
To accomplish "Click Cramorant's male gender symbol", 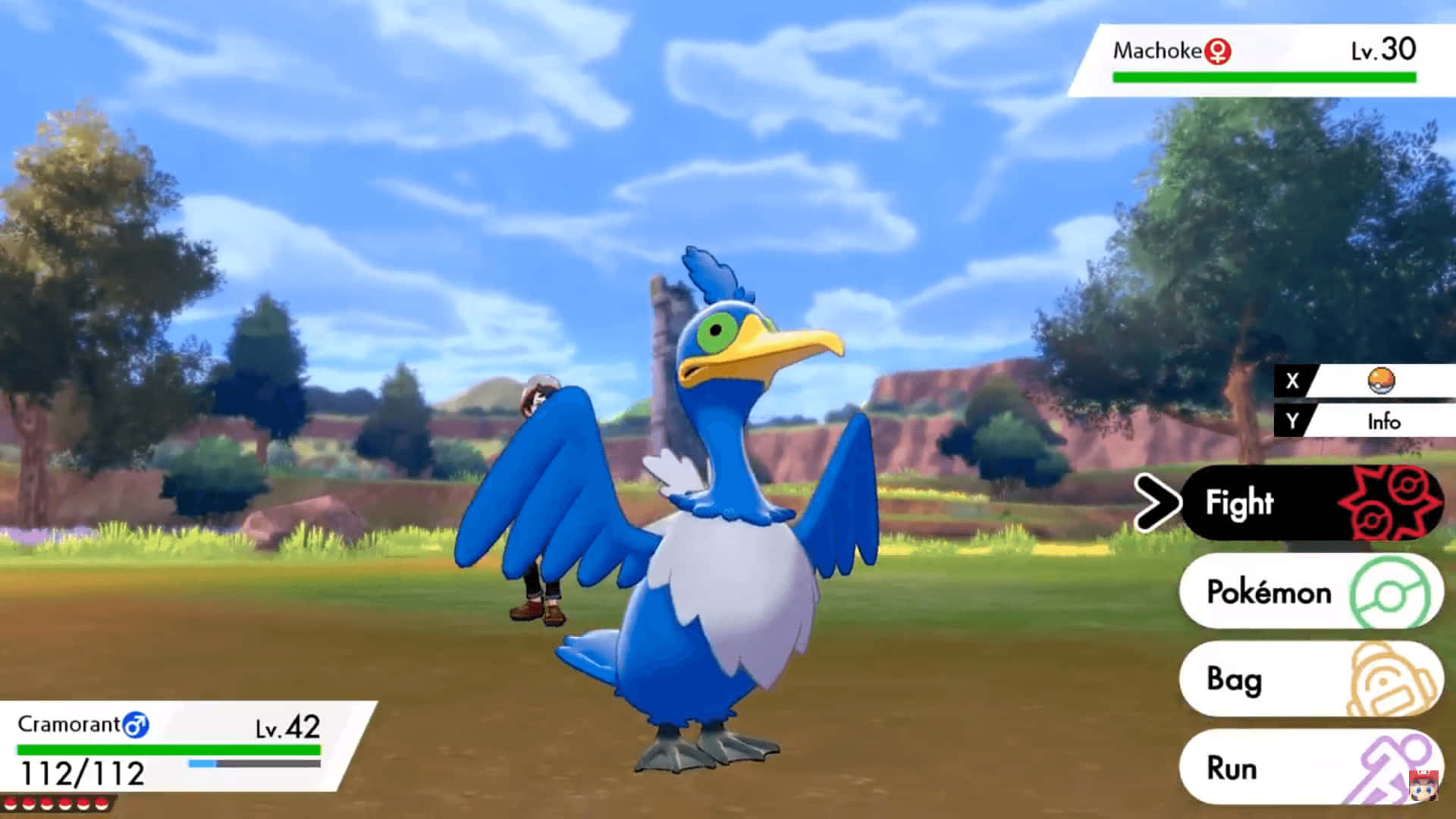I will [135, 726].
